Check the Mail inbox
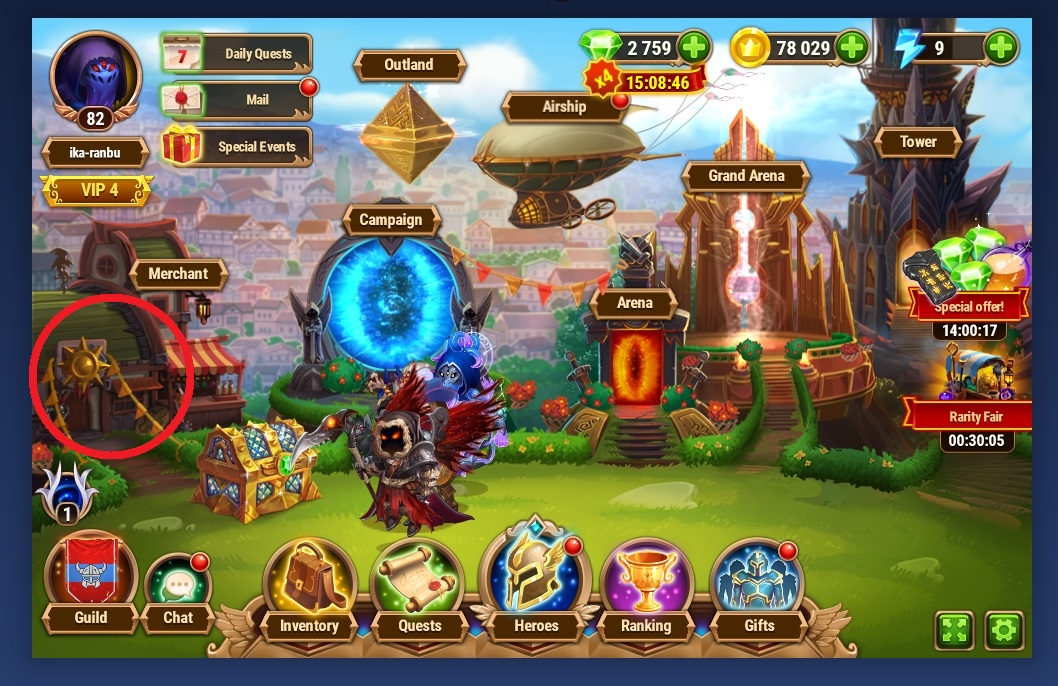 pyautogui.click(x=238, y=100)
